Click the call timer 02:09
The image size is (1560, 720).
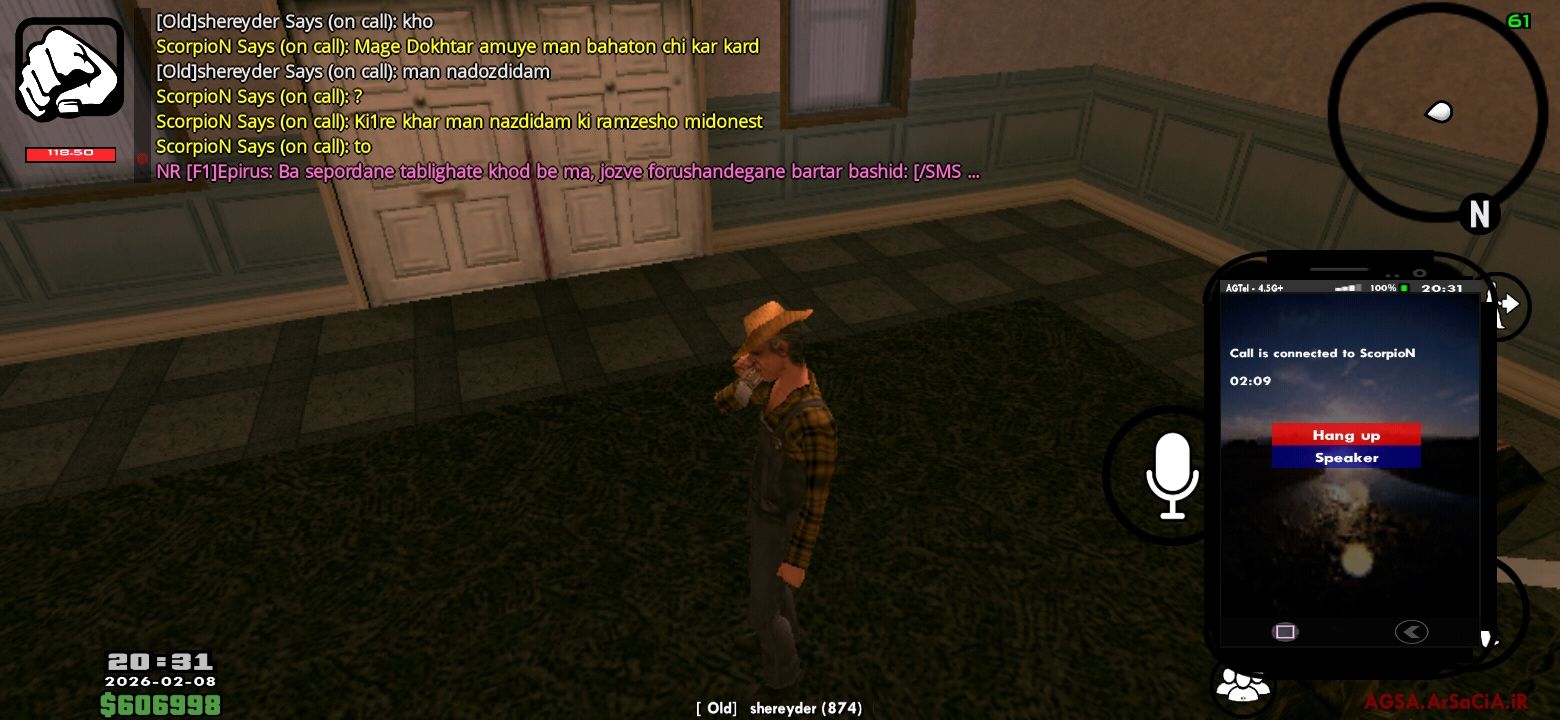coord(1249,381)
